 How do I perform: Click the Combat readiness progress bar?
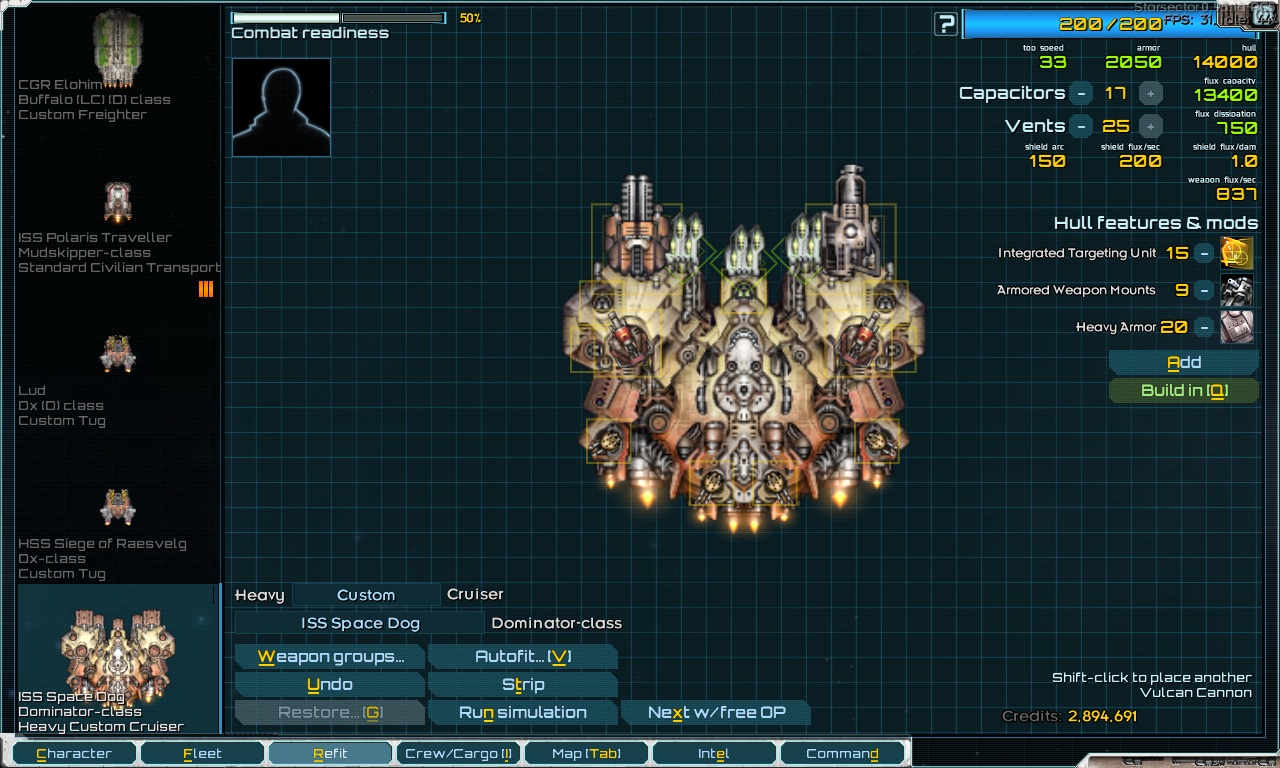337,17
